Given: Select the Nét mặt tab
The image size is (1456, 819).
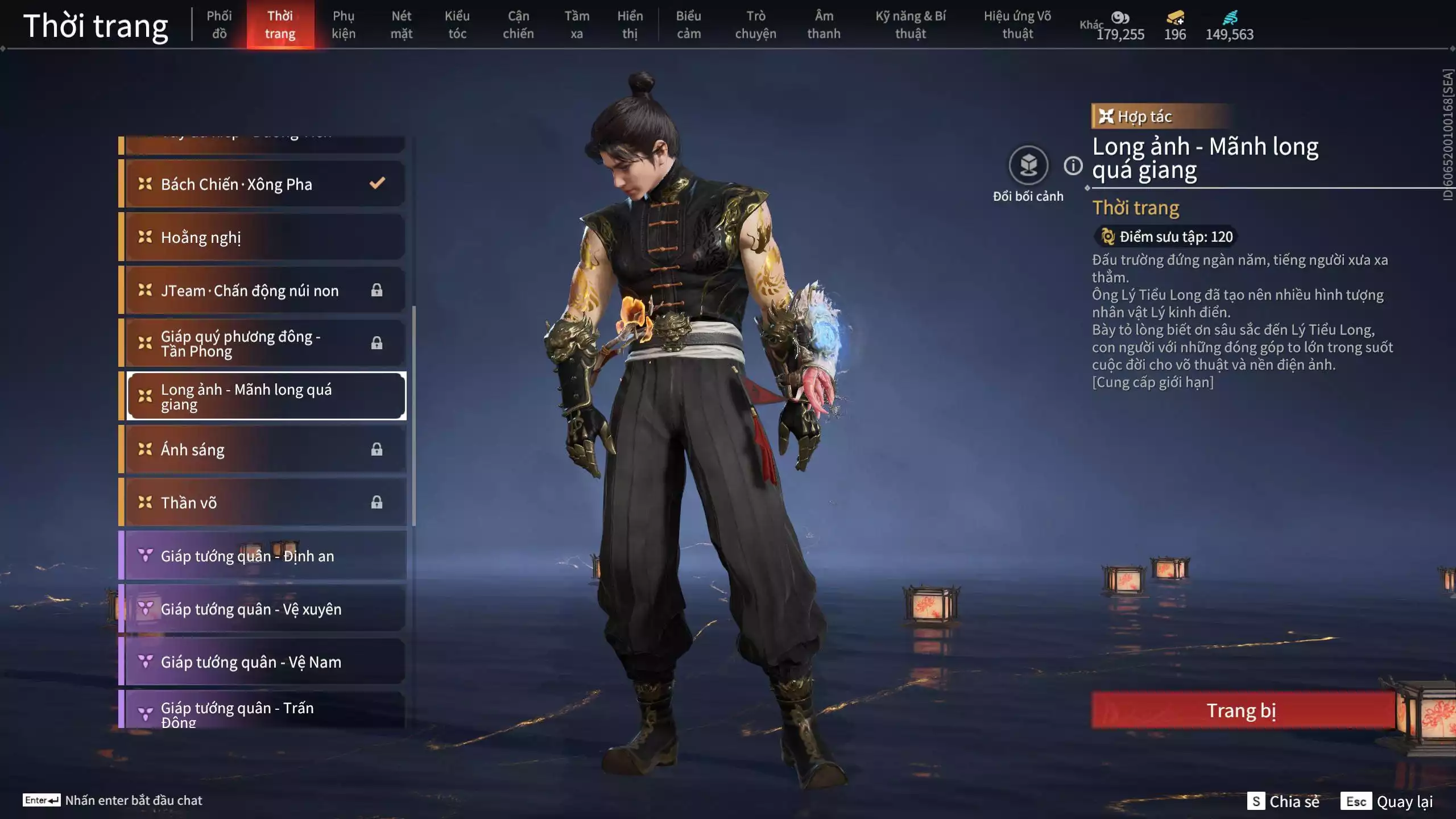Looking at the screenshot, I should click(x=401, y=24).
